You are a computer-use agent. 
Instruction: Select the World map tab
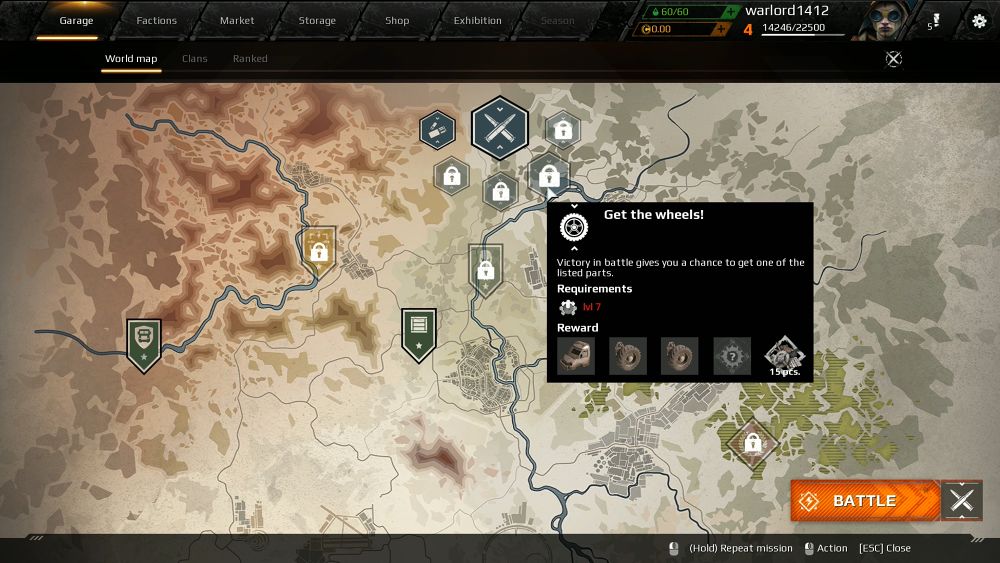pyautogui.click(x=131, y=59)
